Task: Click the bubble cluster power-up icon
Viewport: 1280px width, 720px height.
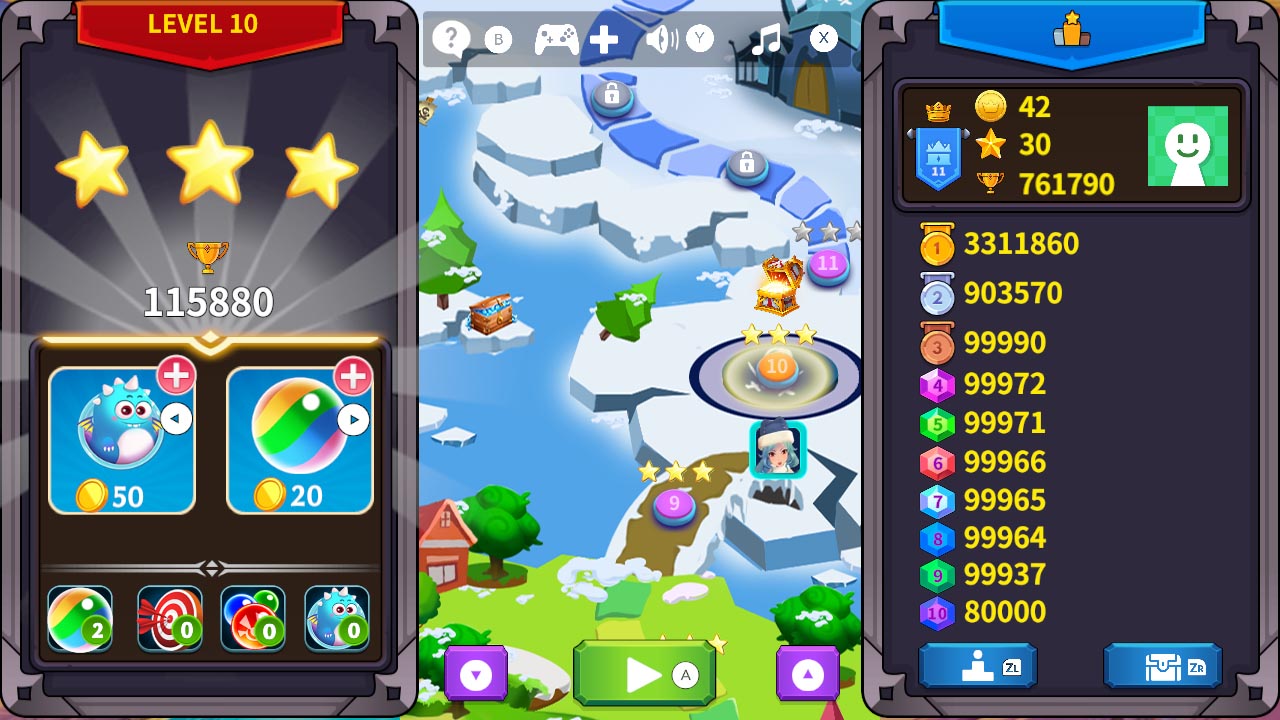Action: click(x=253, y=617)
